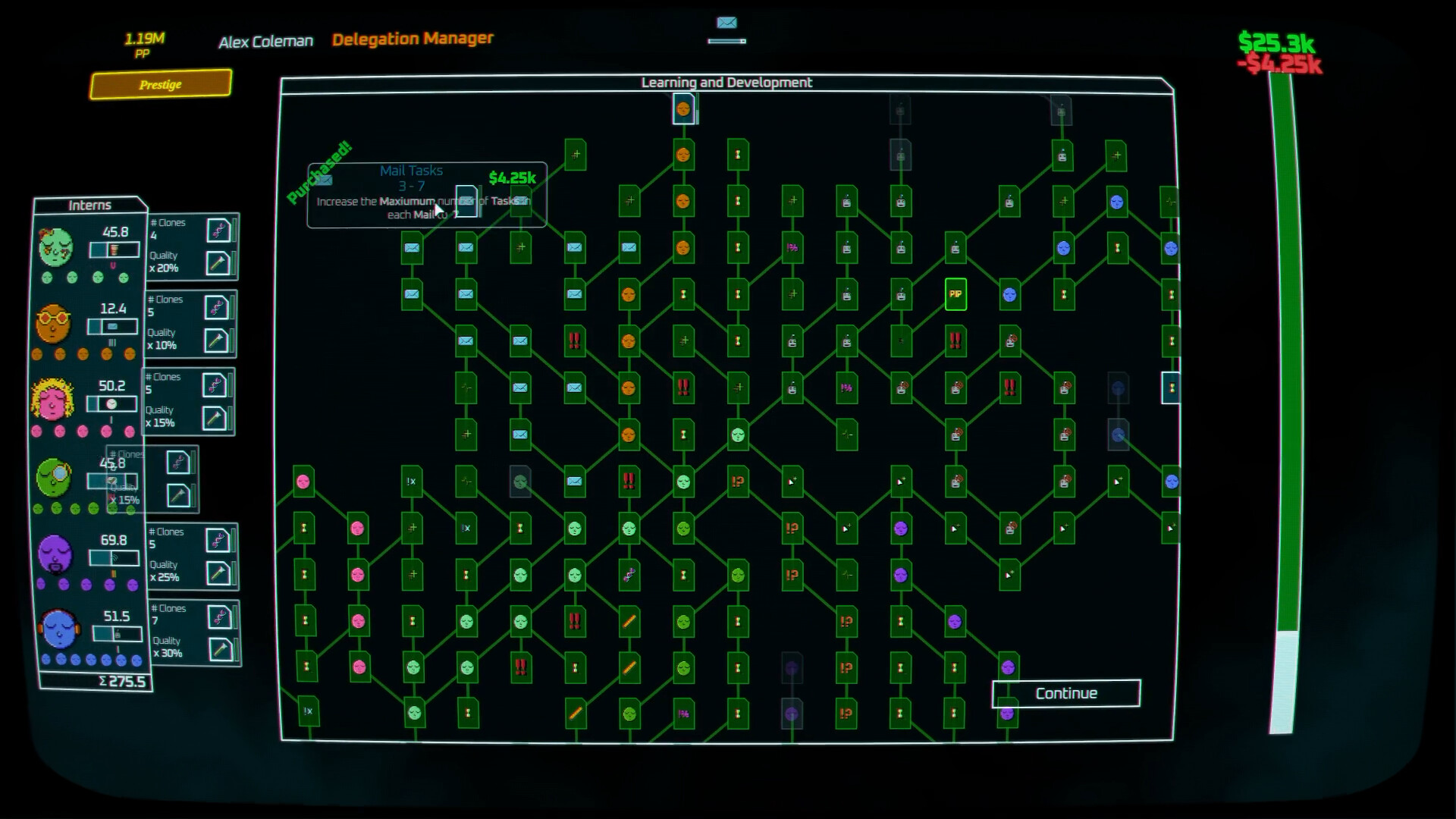Click the Quality nail icon beside x30%
1456x819 pixels.
(x=219, y=651)
